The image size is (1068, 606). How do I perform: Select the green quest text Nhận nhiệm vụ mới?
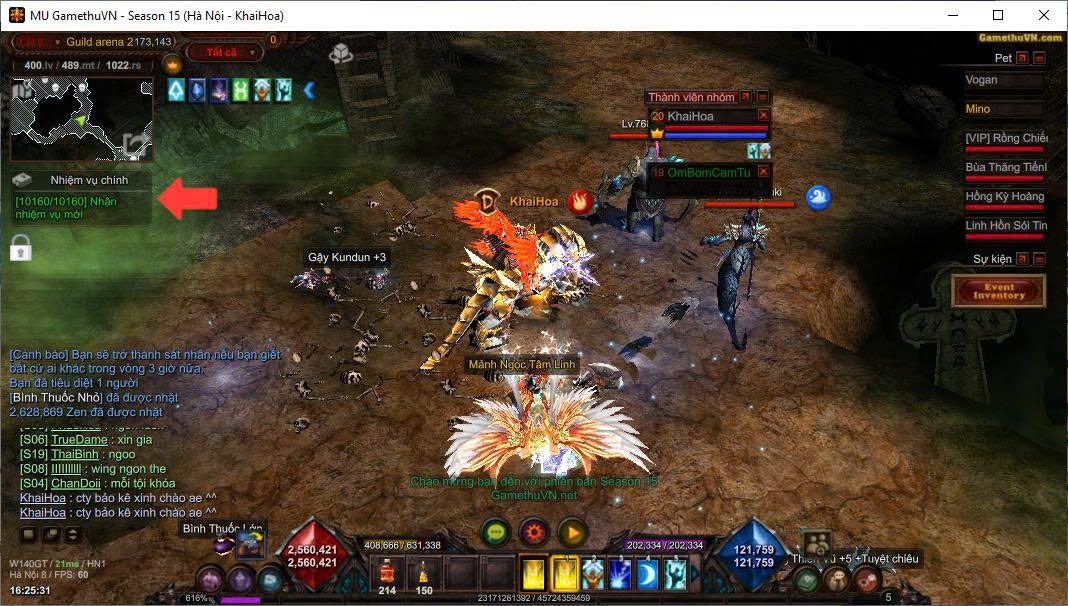pyautogui.click(x=73, y=208)
